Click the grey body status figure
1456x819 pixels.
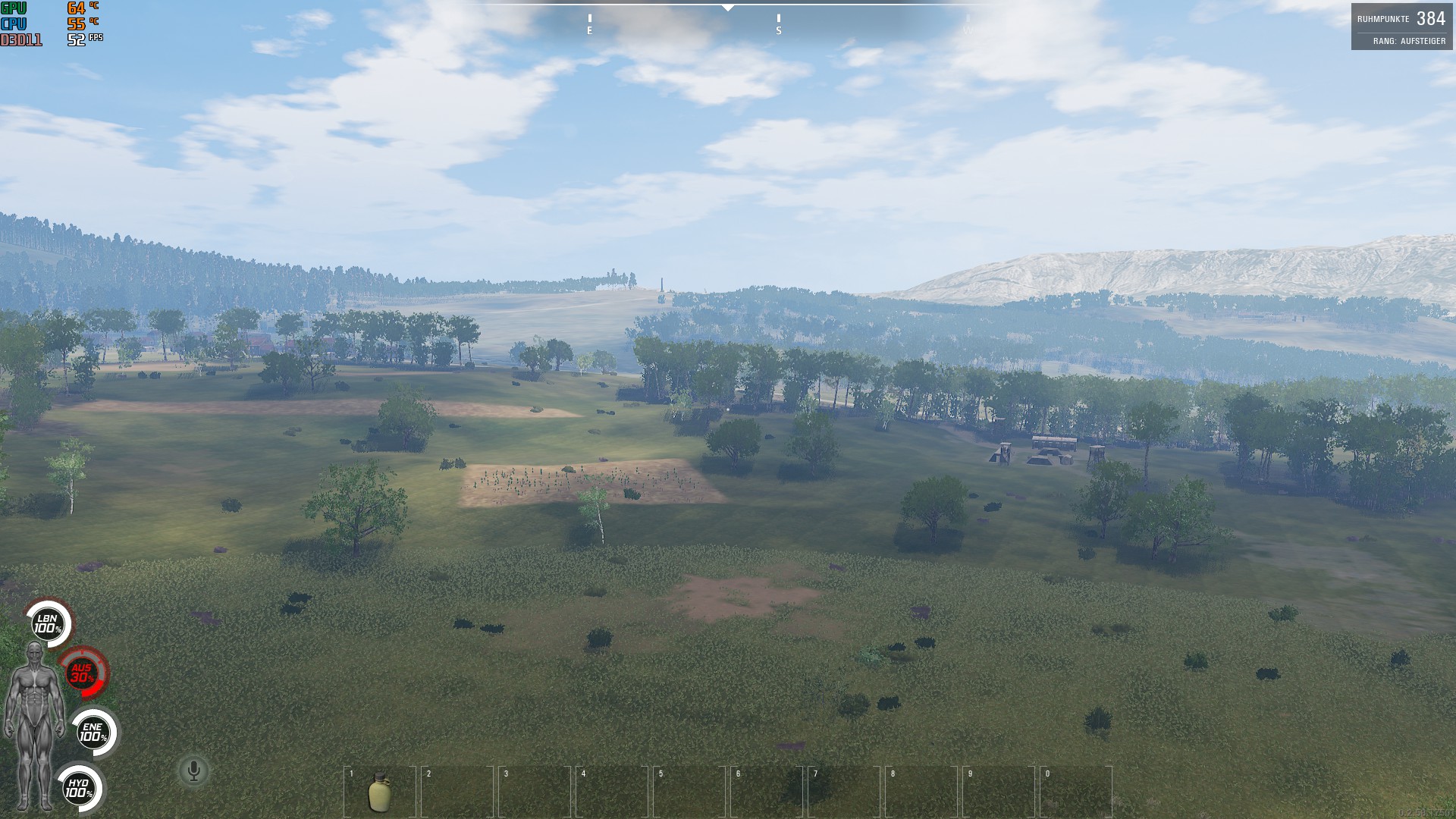pyautogui.click(x=33, y=724)
